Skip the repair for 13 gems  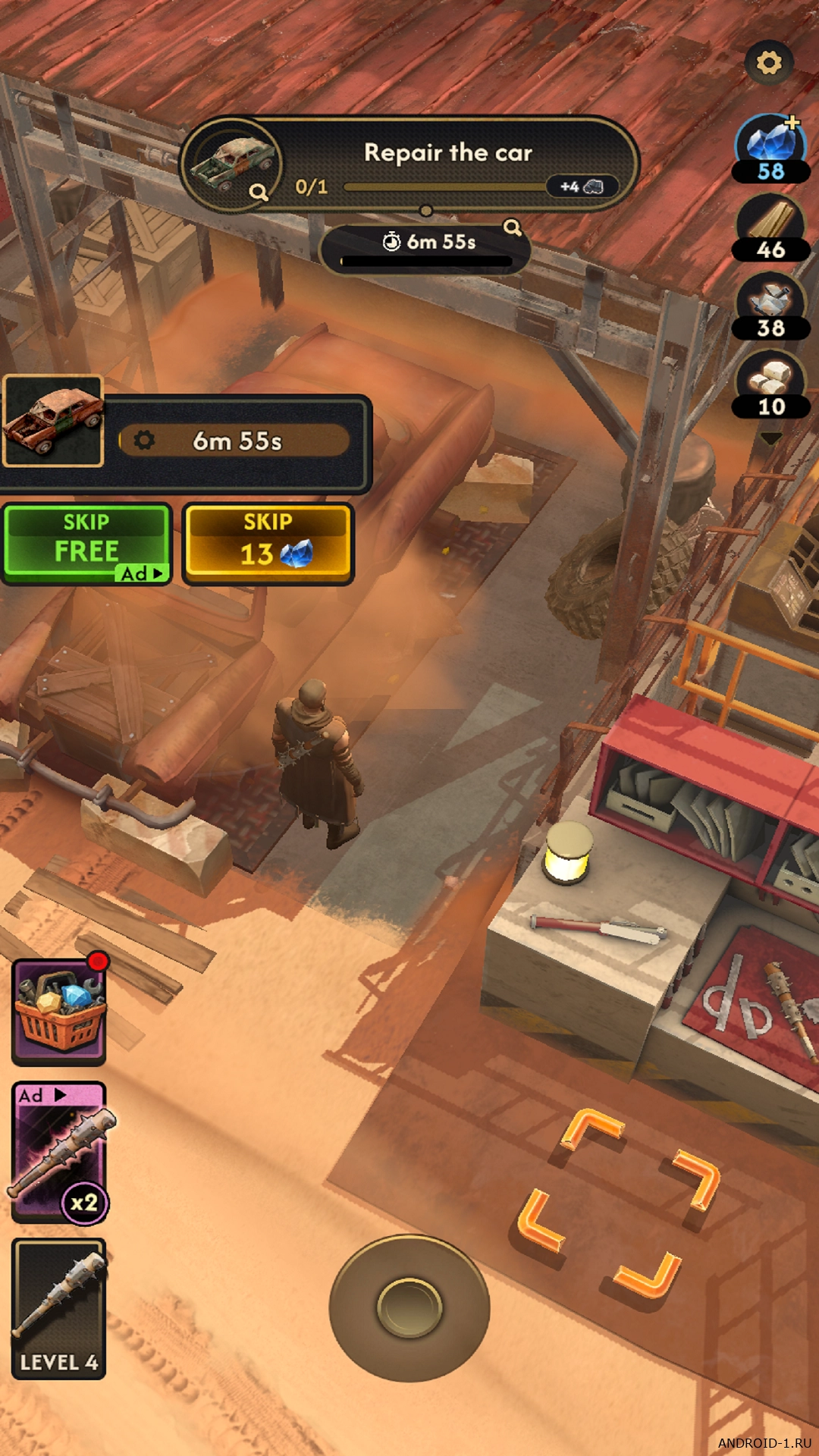point(268,543)
